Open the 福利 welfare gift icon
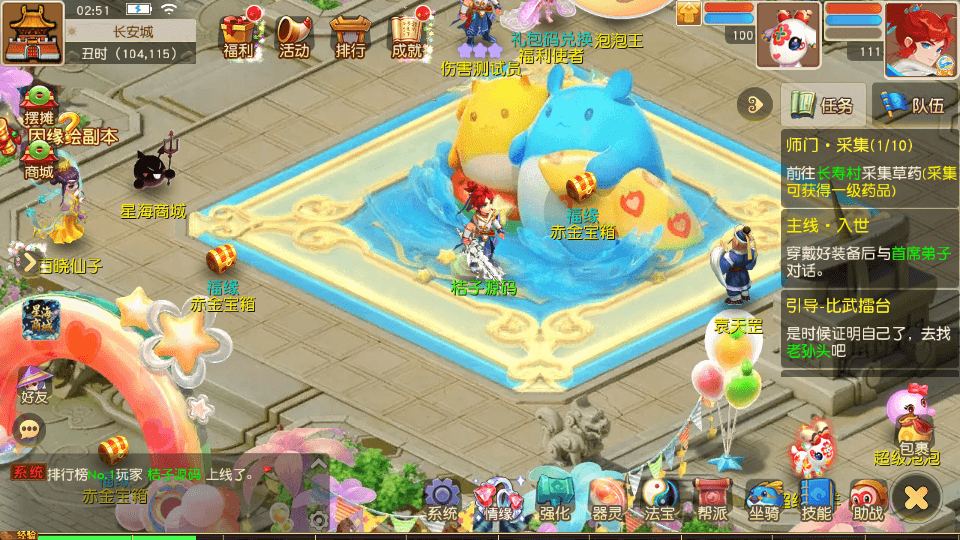Viewport: 960px width, 540px height. pos(238,34)
